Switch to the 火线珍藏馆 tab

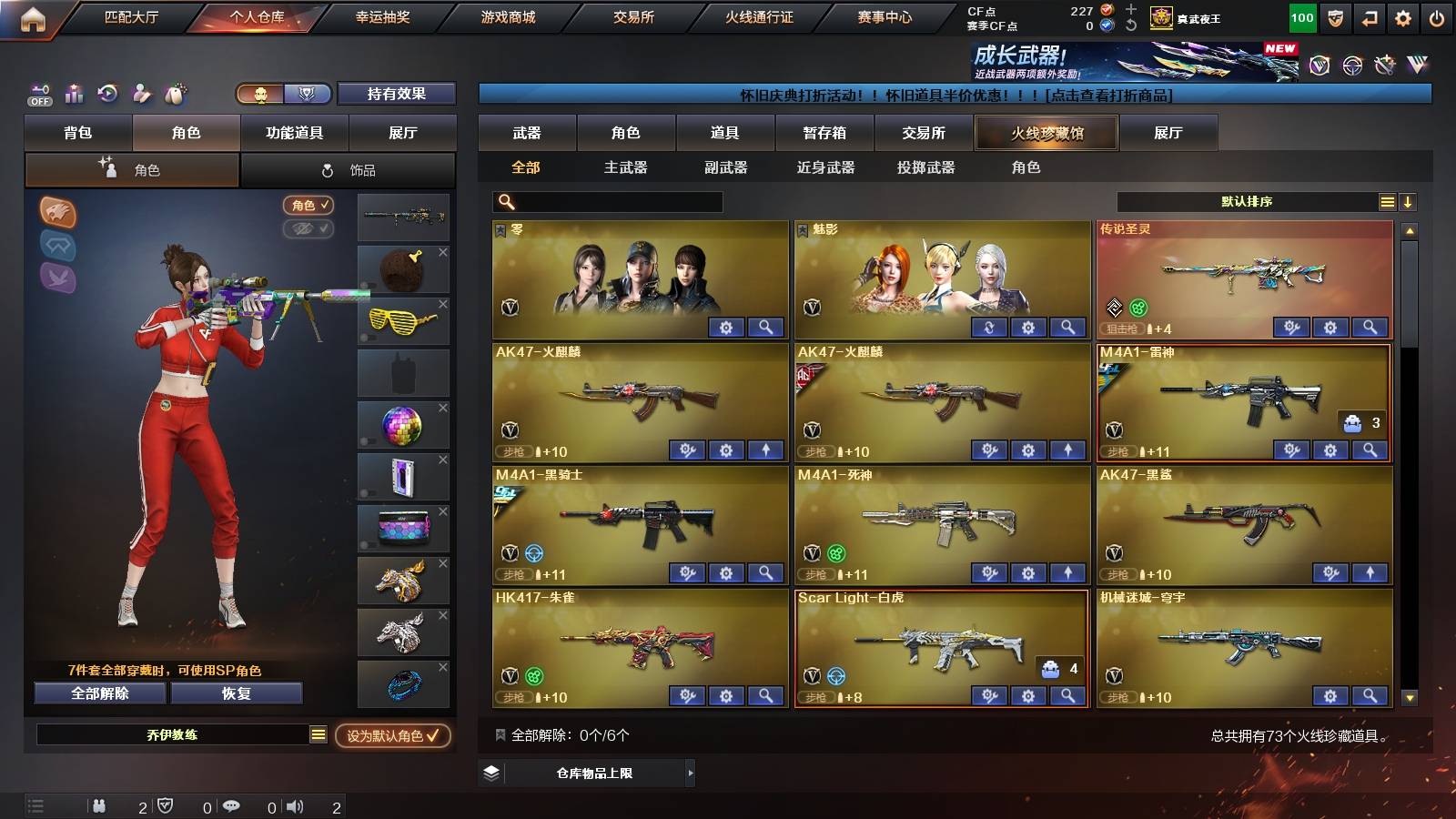[1046, 133]
